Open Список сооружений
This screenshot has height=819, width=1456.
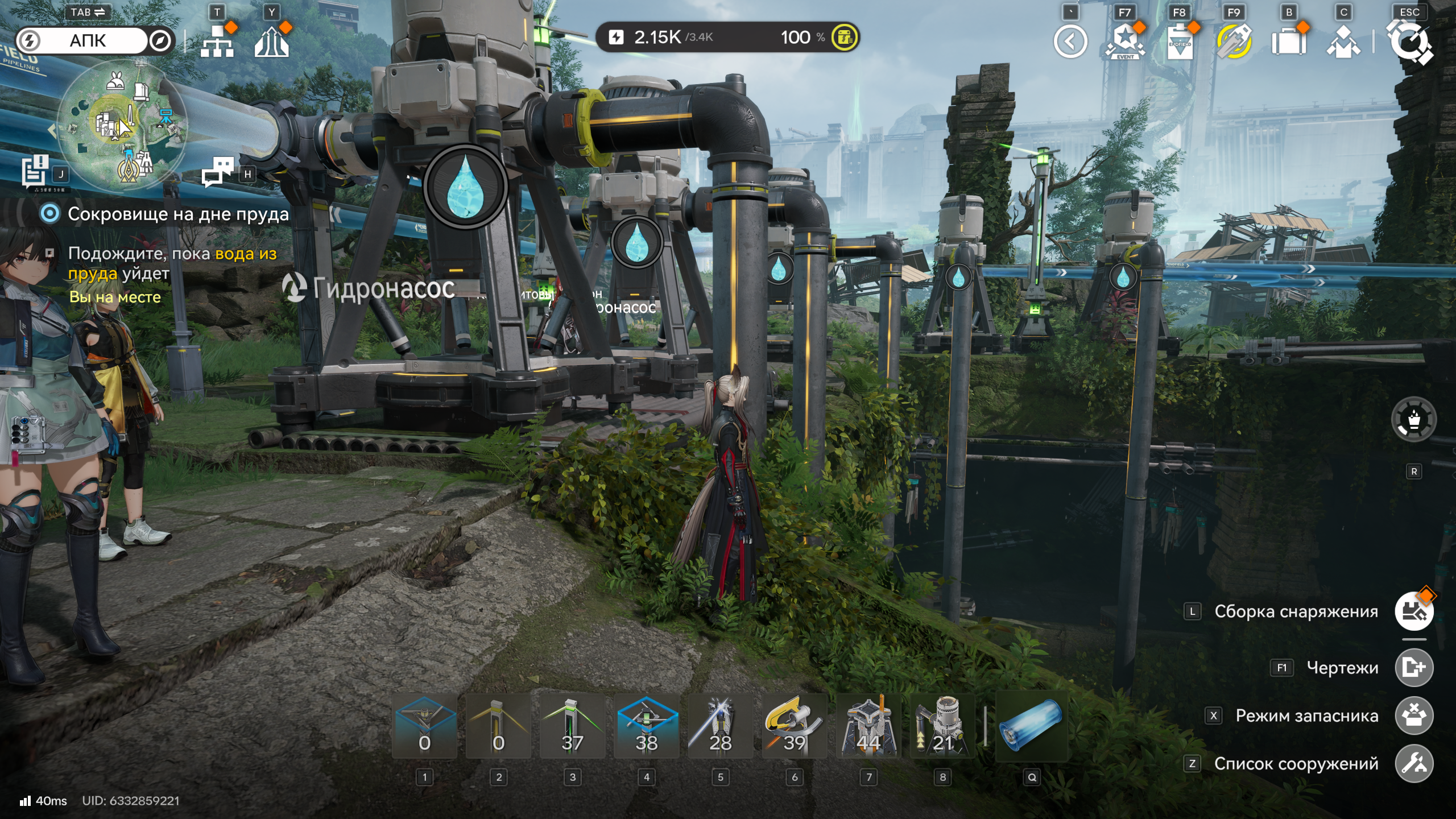pos(1414,764)
